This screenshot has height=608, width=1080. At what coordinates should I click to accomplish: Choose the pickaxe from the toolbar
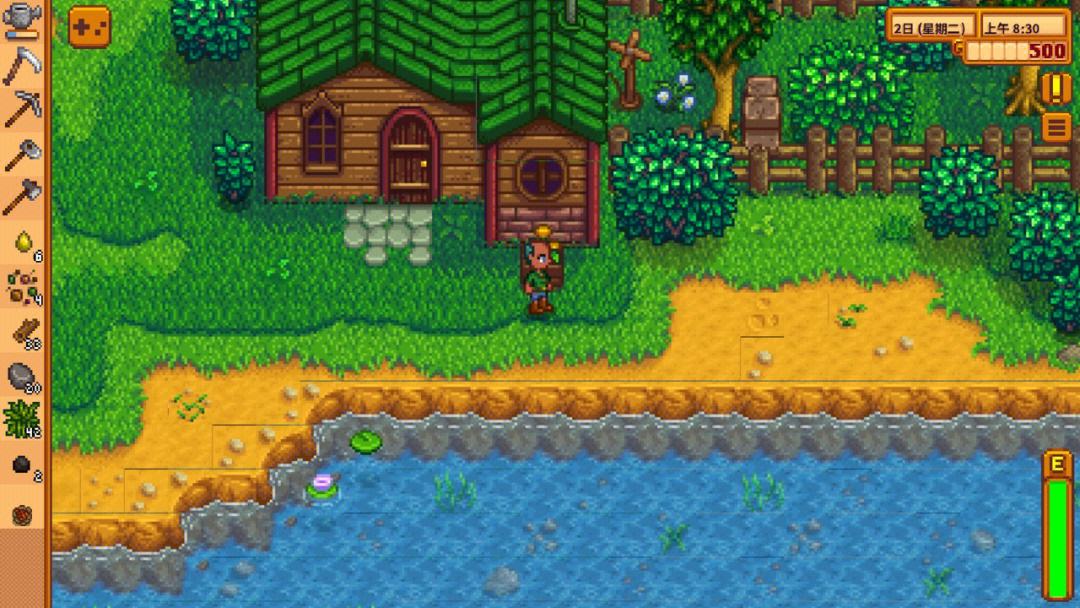pyautogui.click(x=22, y=109)
